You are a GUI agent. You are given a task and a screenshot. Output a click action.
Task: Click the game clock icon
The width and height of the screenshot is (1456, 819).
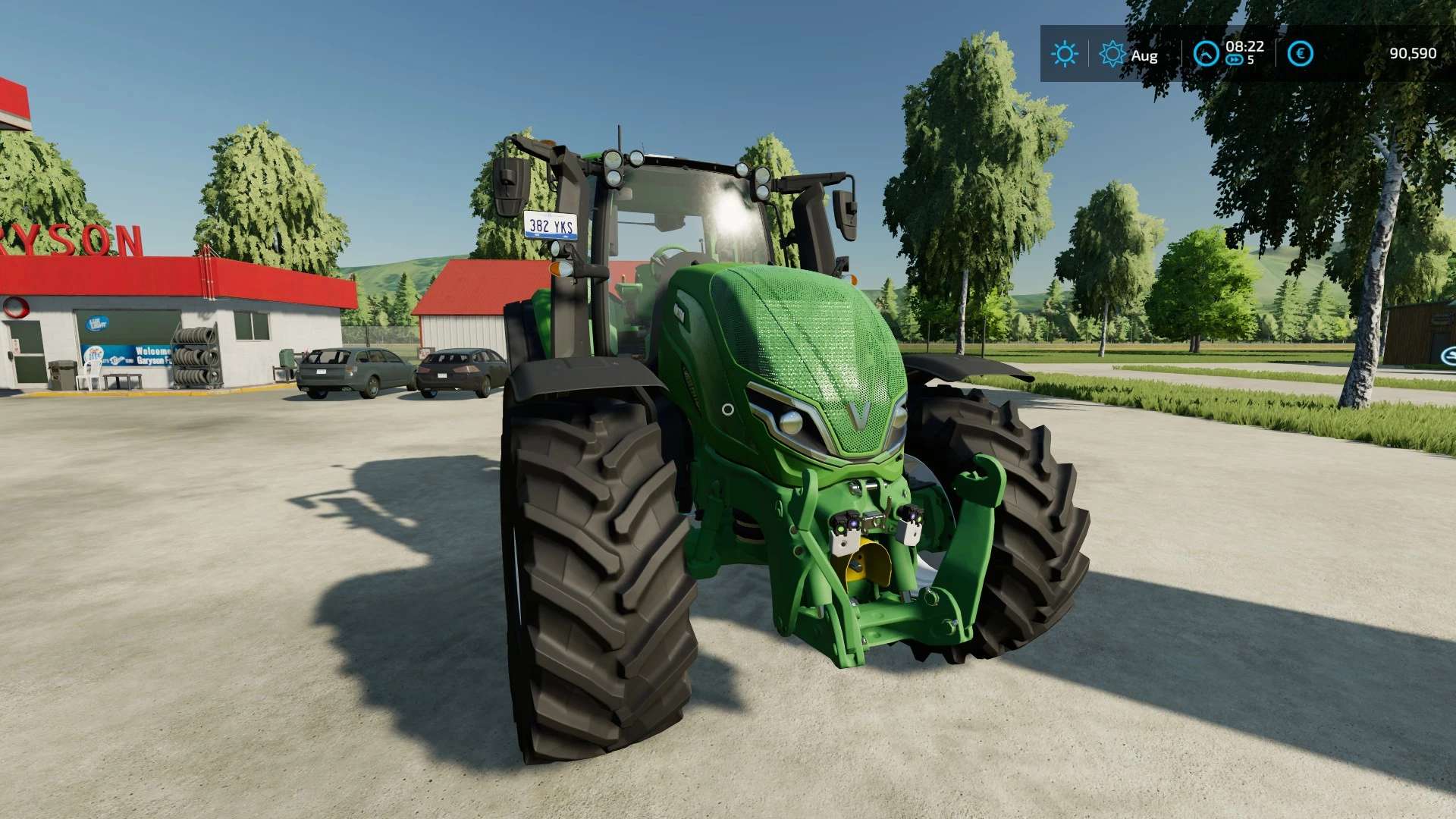(x=1206, y=54)
